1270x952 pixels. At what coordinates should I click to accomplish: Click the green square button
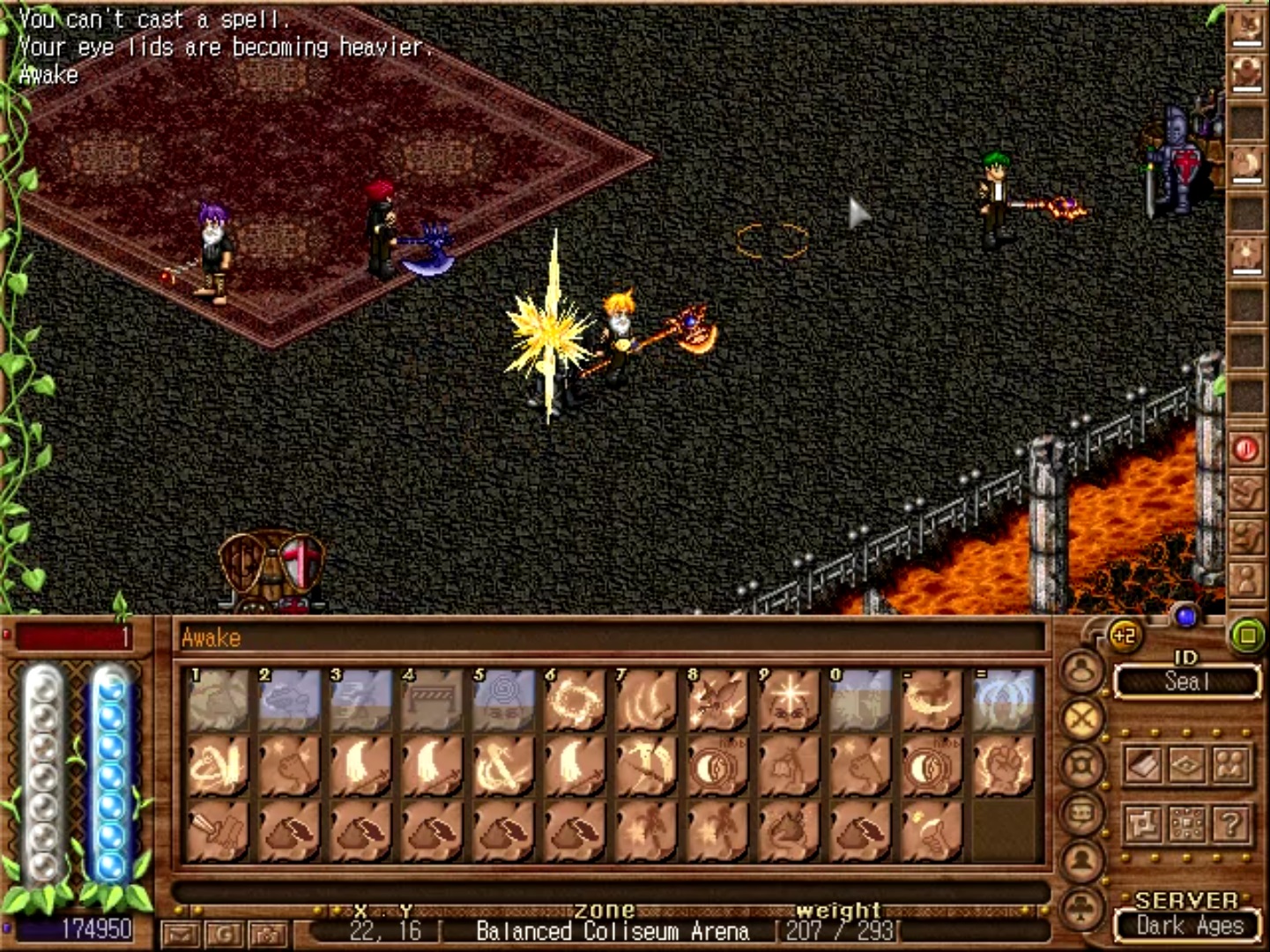(x=1246, y=635)
